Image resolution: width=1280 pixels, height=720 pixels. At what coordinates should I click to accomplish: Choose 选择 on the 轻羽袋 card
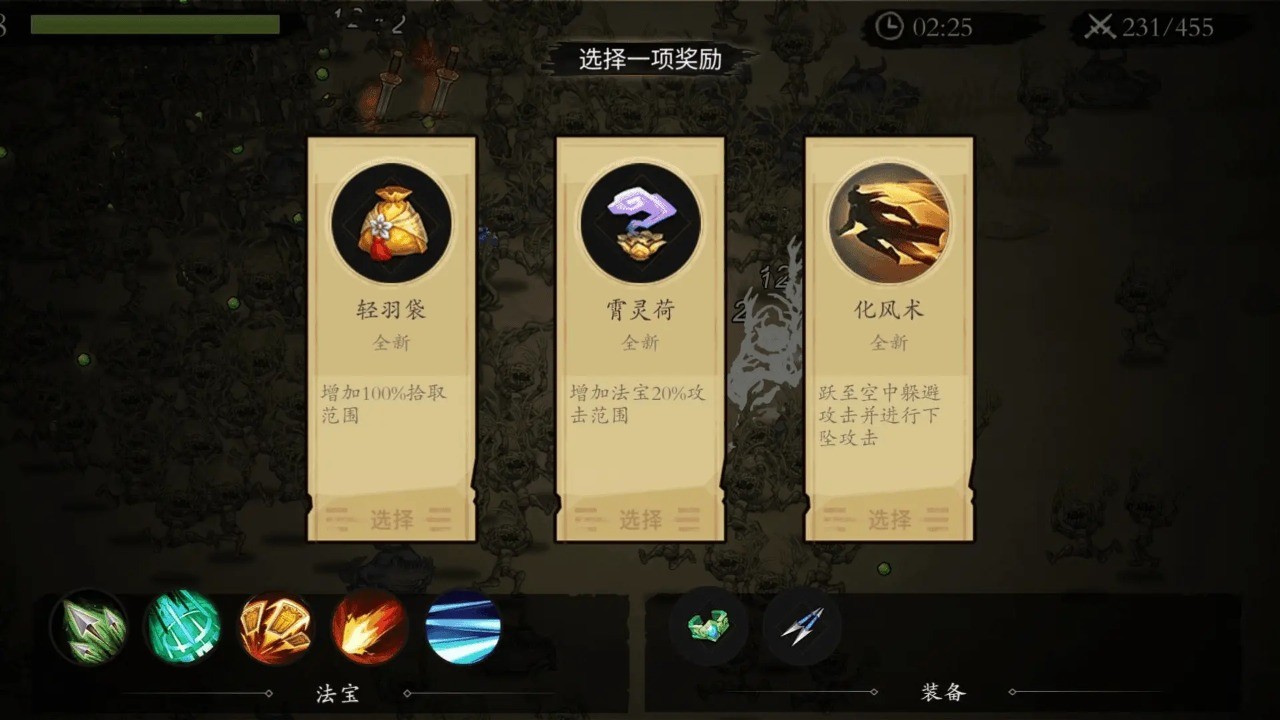(392, 518)
